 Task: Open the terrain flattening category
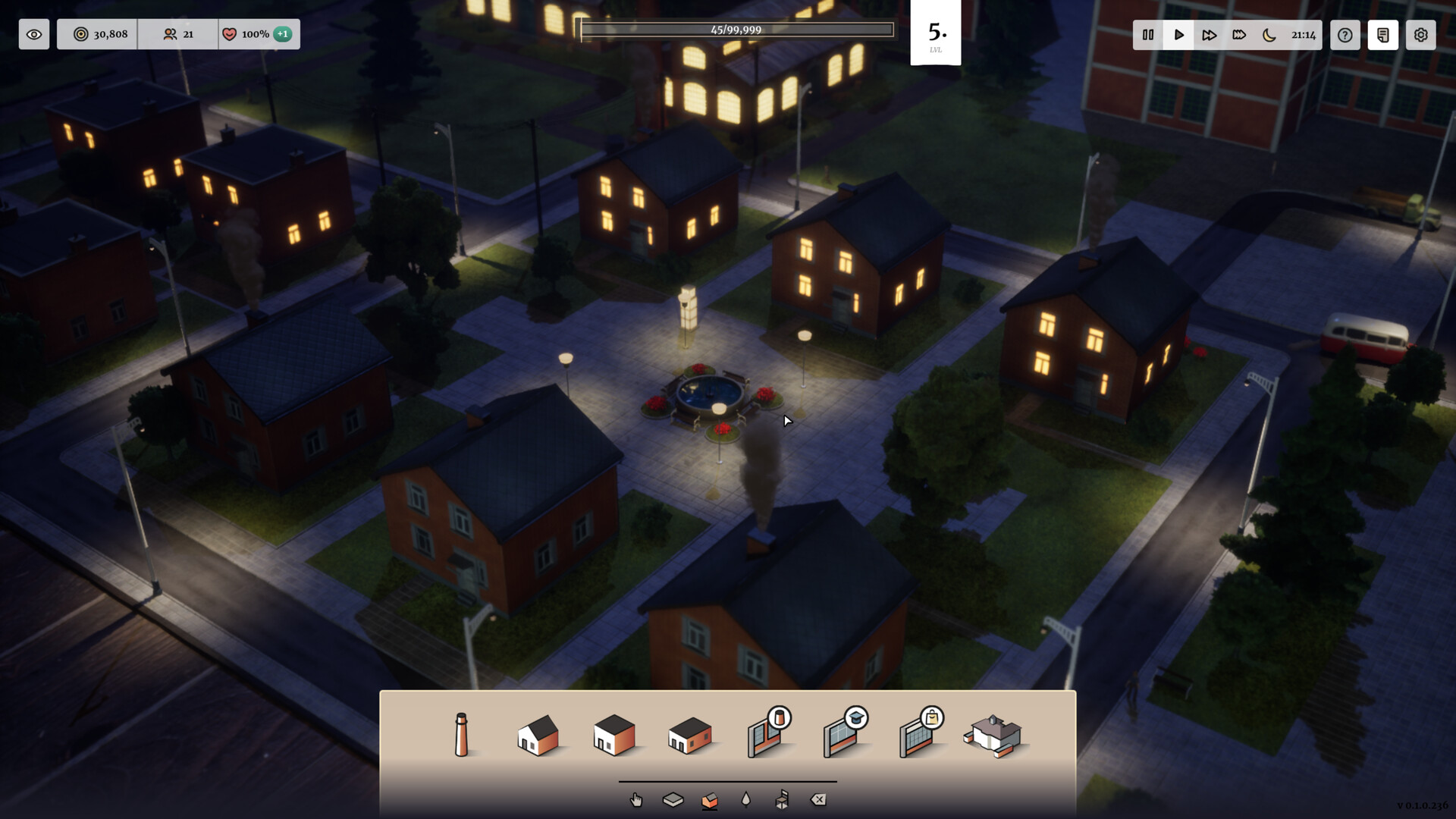pos(673,799)
